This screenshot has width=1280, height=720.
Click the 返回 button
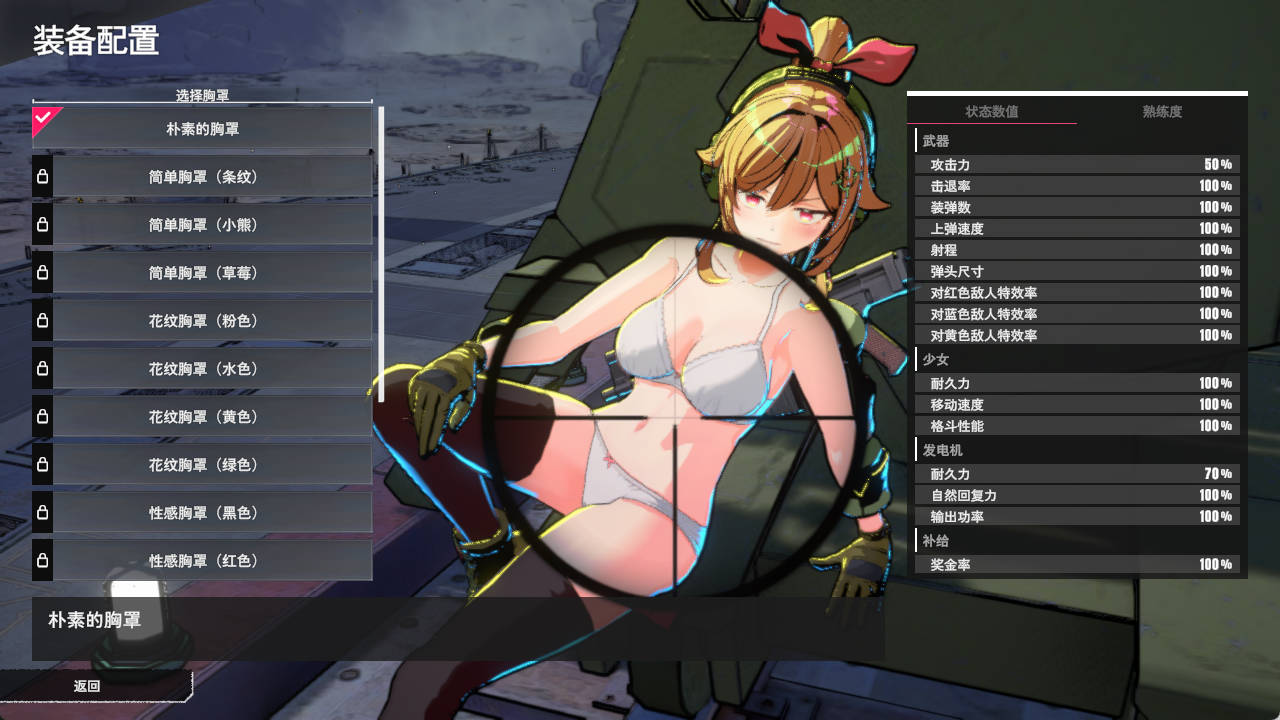(88, 686)
